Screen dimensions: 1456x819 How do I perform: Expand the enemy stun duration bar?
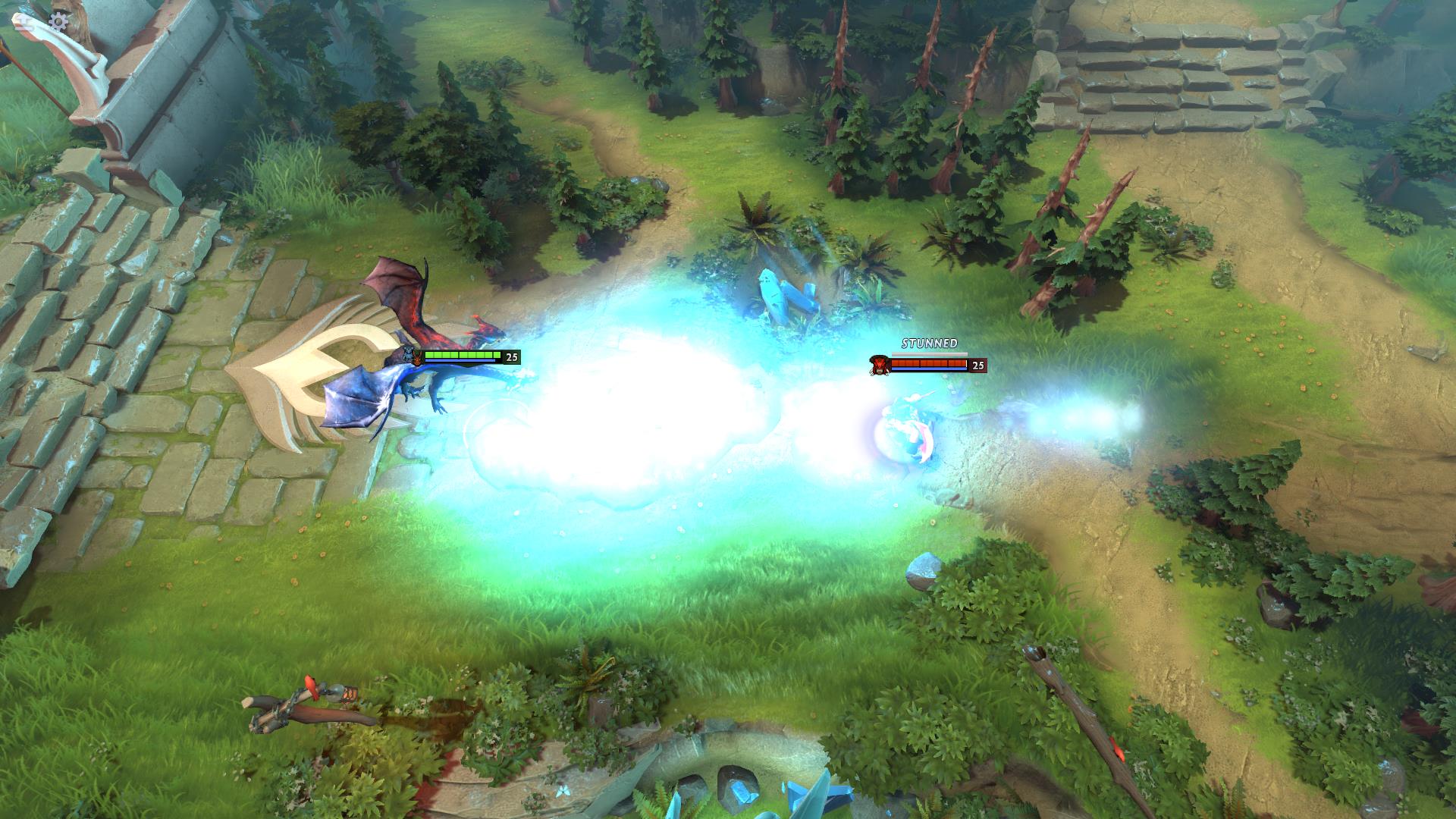tap(929, 353)
